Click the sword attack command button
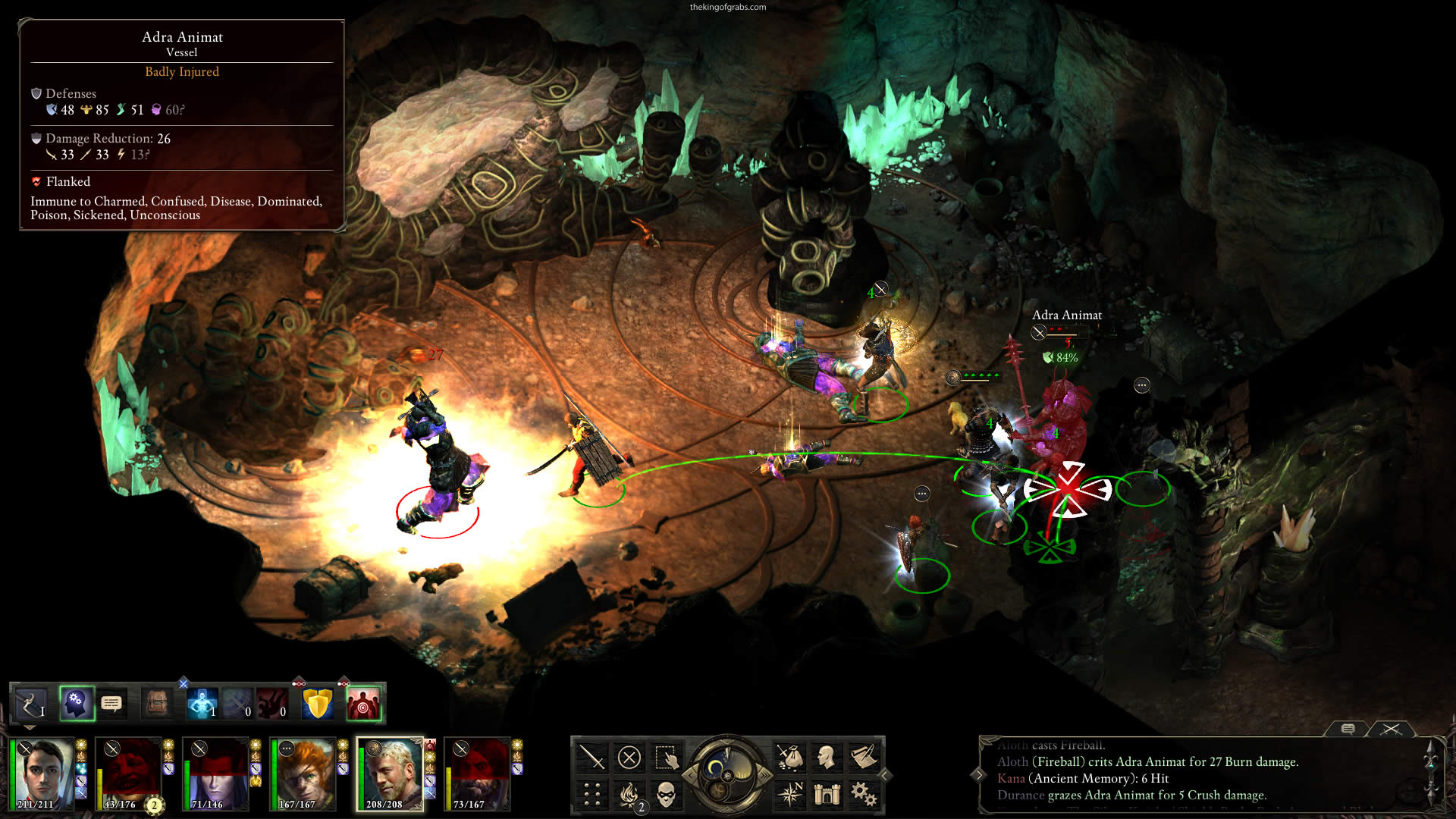 [x=591, y=758]
